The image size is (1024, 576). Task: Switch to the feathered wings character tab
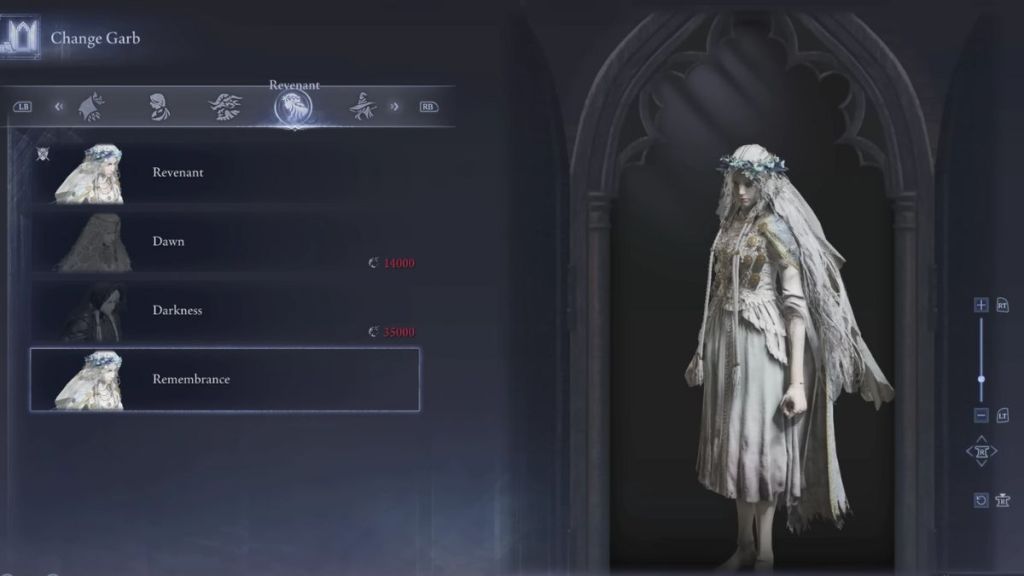coord(225,107)
